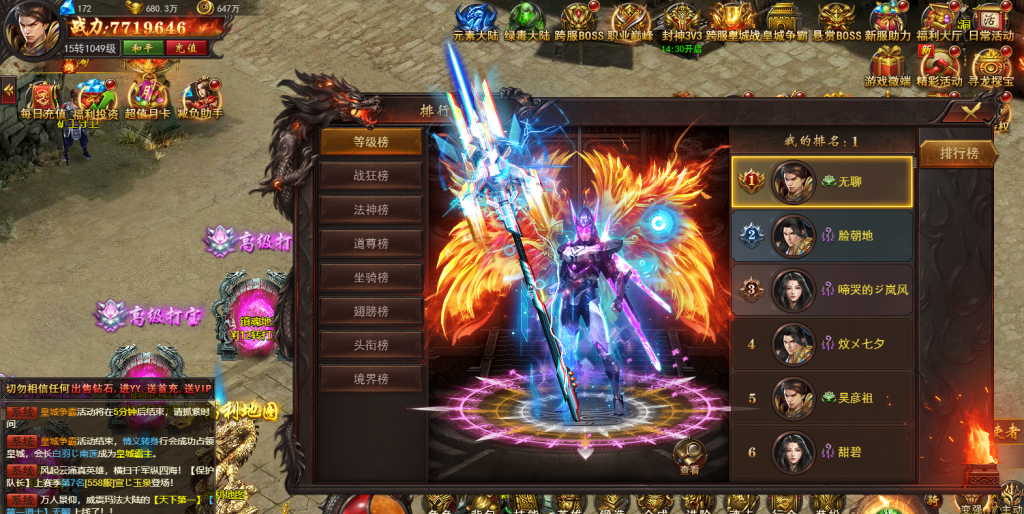
Task: Click the 查看 view button
Action: tap(690, 456)
